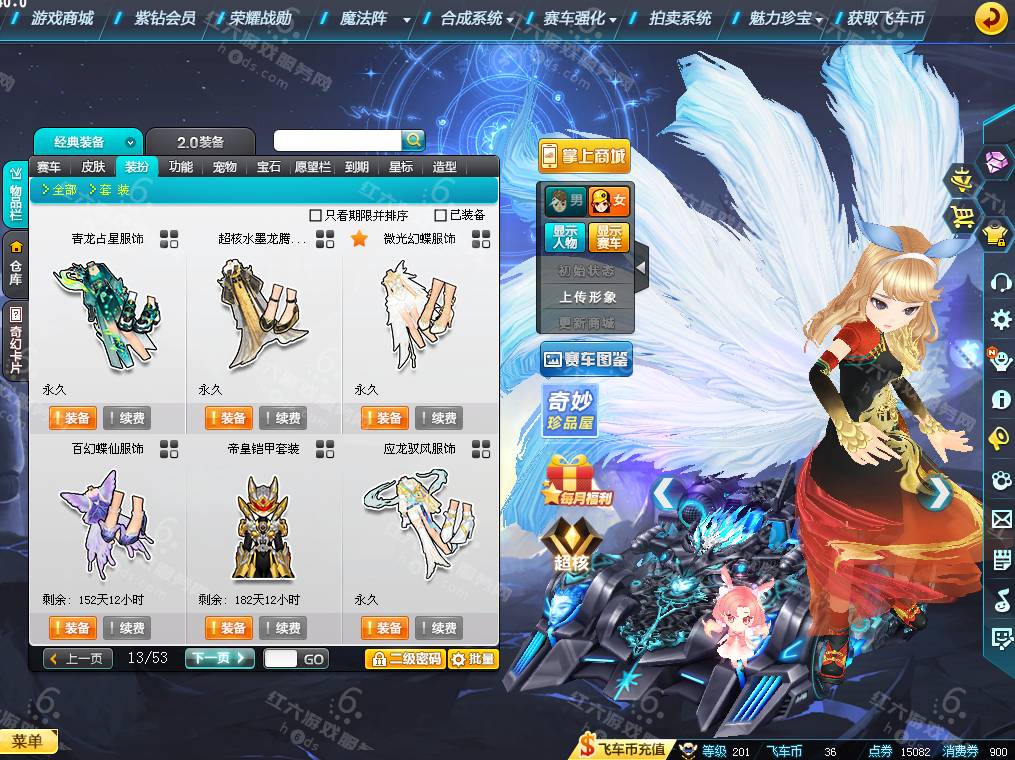Switch to the 宝石 gem tab

[269, 167]
